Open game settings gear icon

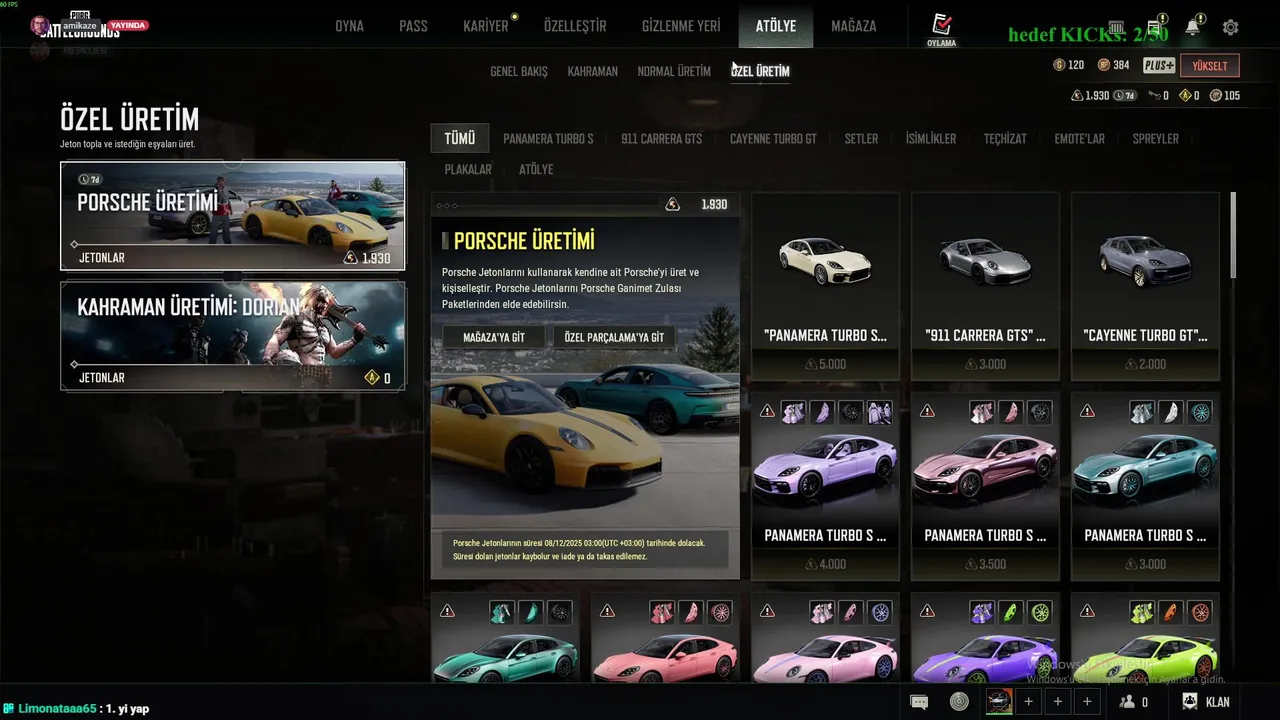pos(1230,28)
